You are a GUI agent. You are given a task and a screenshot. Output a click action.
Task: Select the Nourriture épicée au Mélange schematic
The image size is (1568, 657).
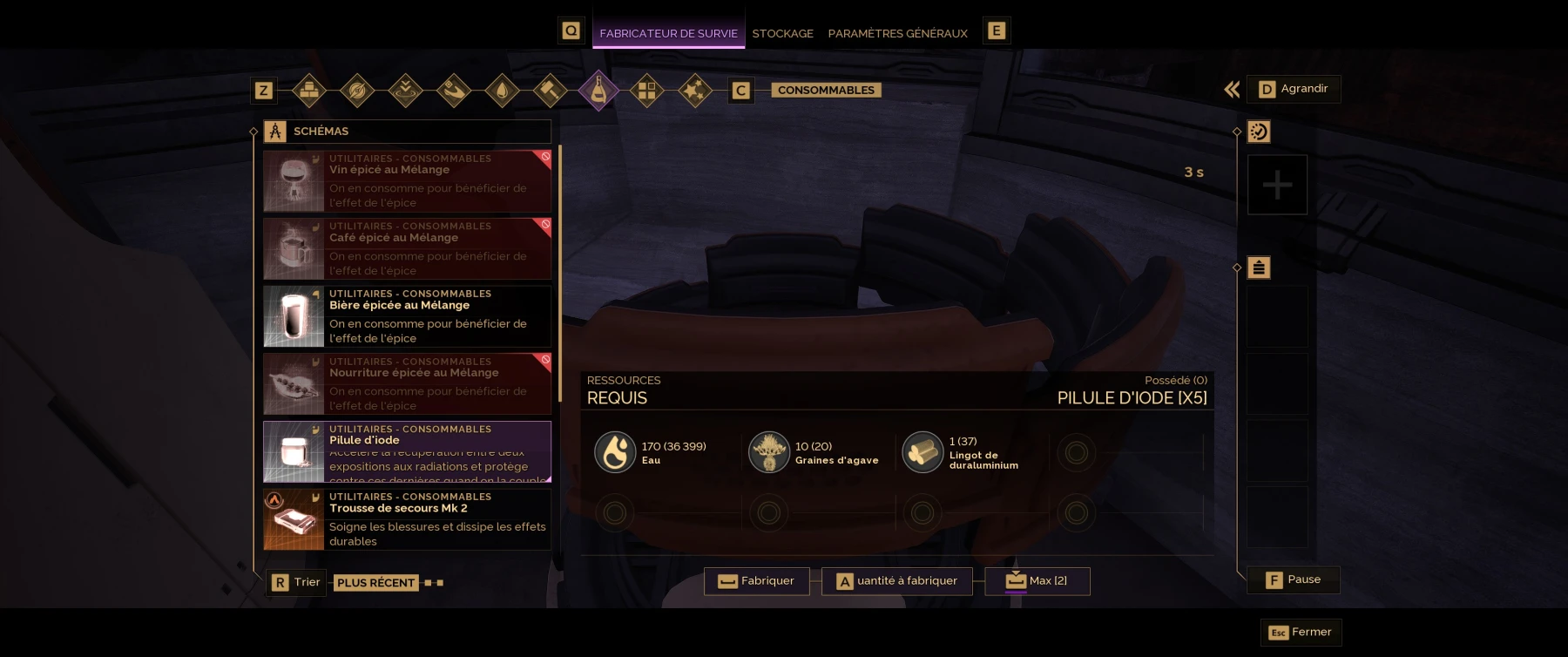point(408,384)
